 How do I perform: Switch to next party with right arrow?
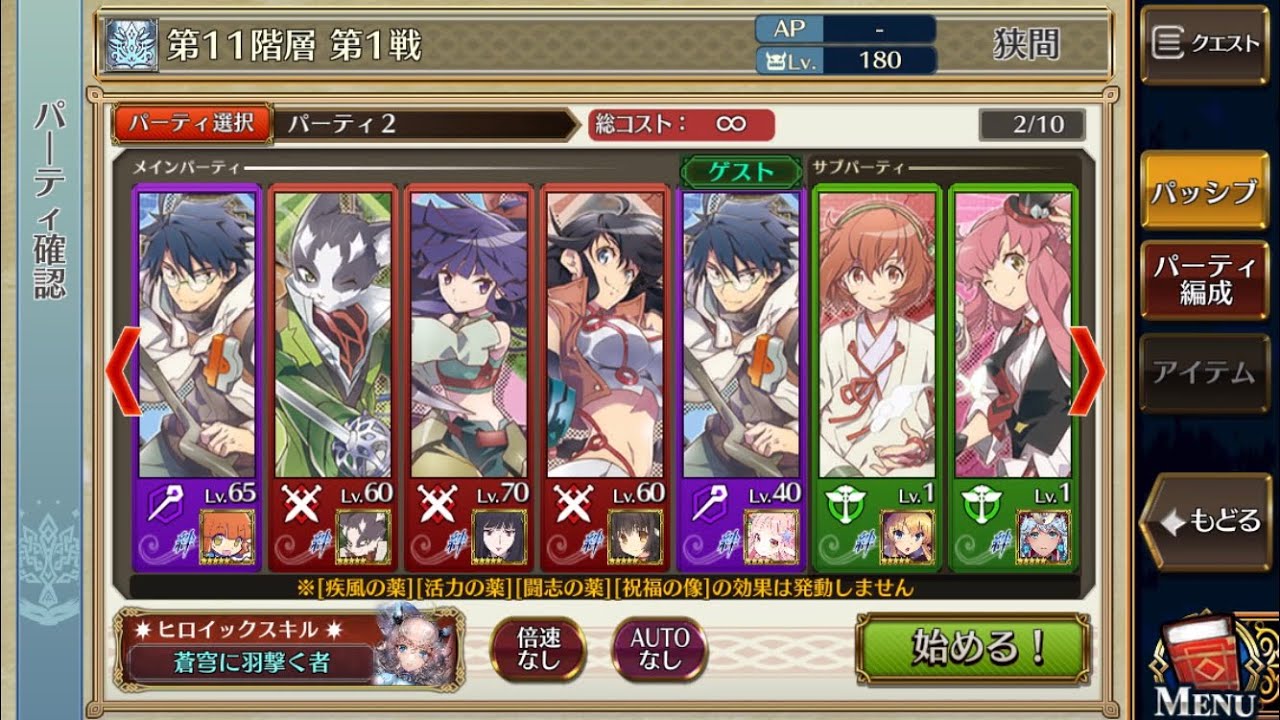pos(1089,371)
